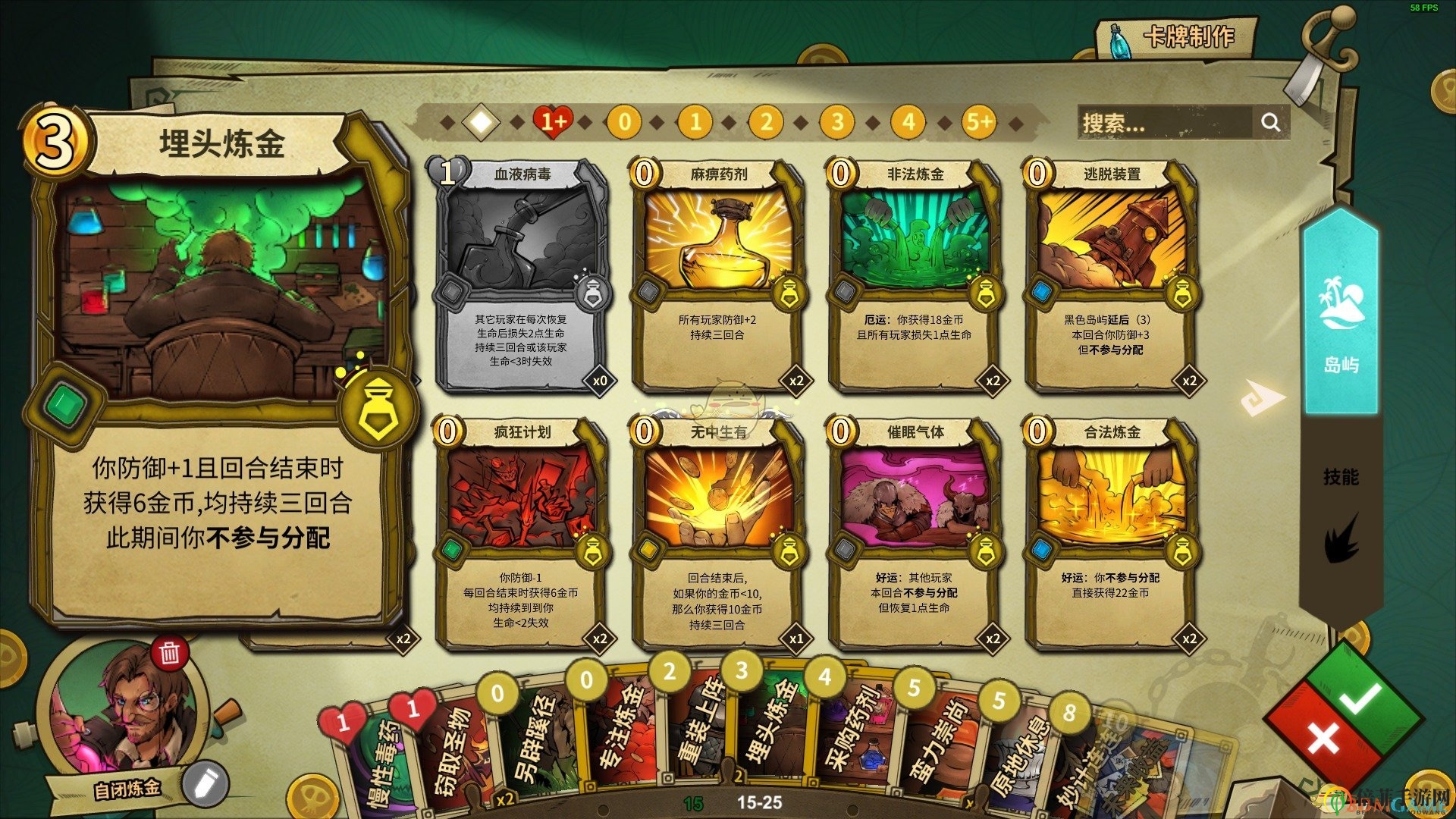This screenshot has height=819, width=1456.
Task: Pick the 无中生有 card
Action: pyautogui.click(x=718, y=532)
